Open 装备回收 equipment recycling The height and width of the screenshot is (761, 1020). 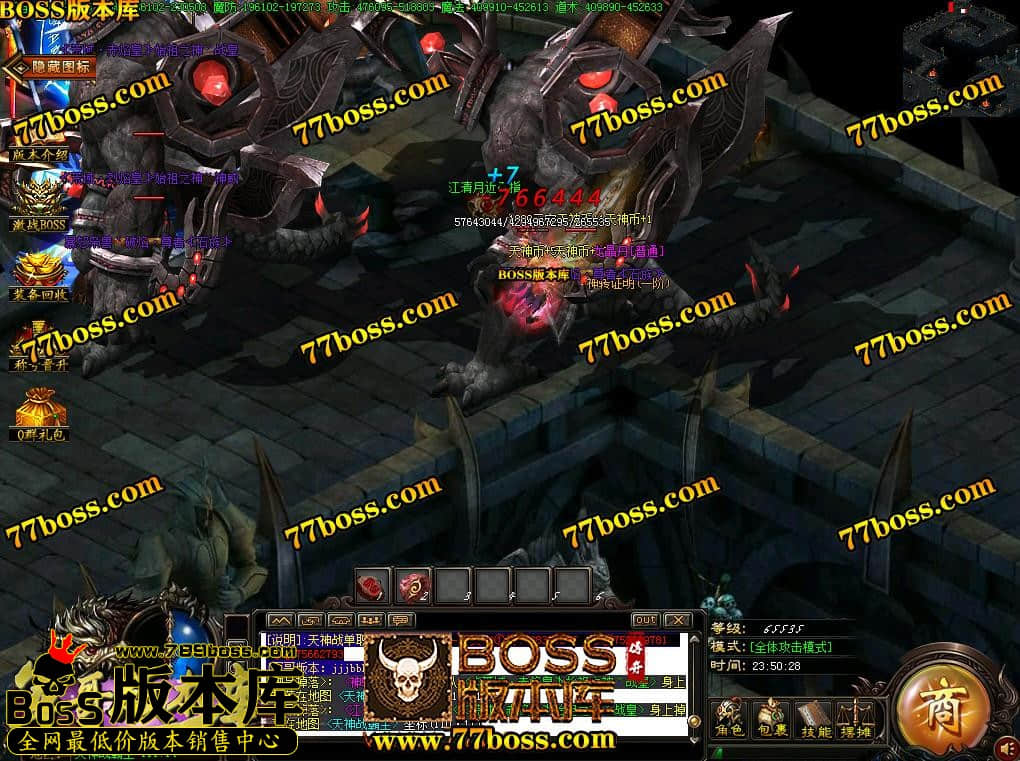[40, 273]
